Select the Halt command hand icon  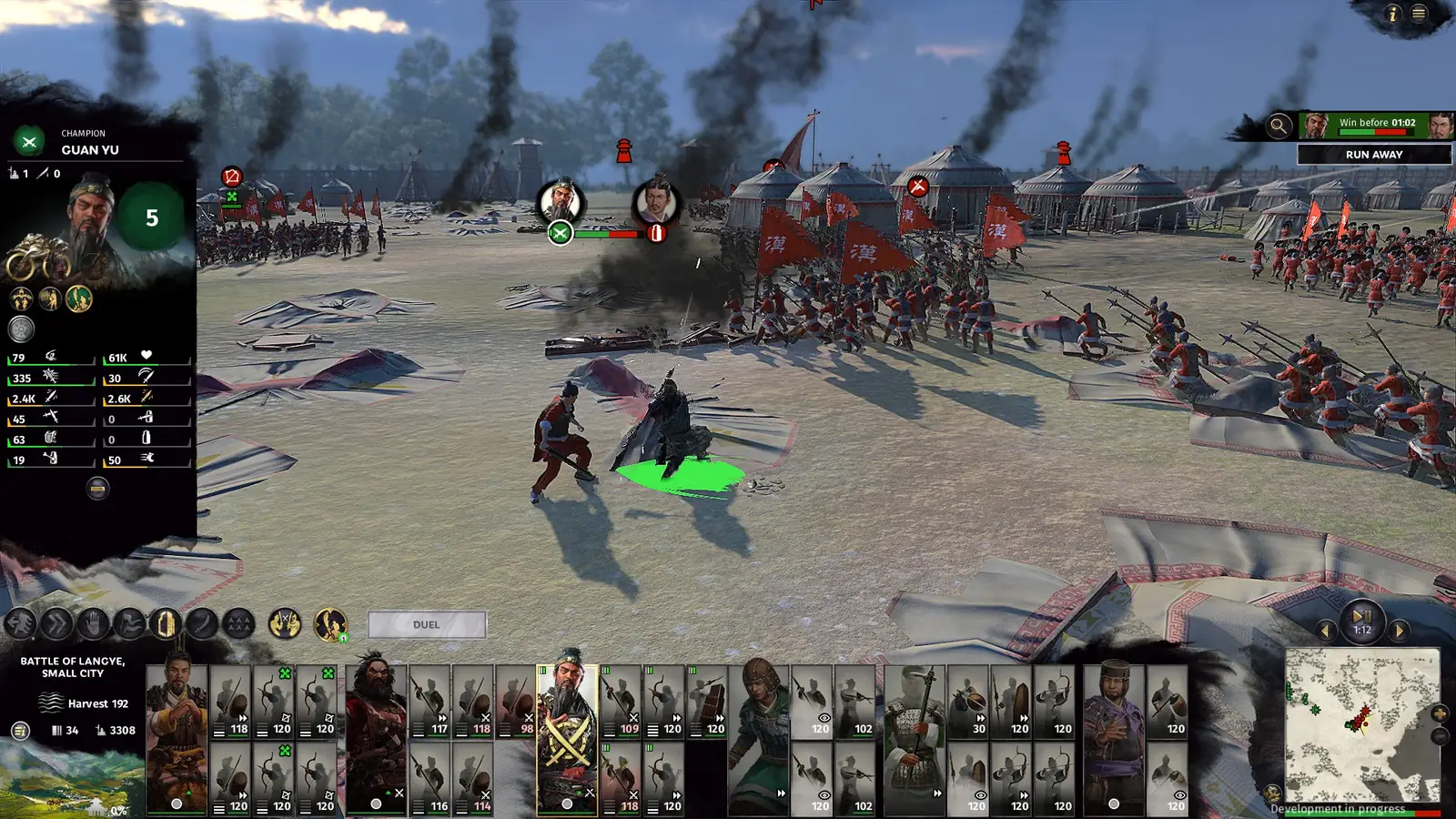(x=93, y=625)
